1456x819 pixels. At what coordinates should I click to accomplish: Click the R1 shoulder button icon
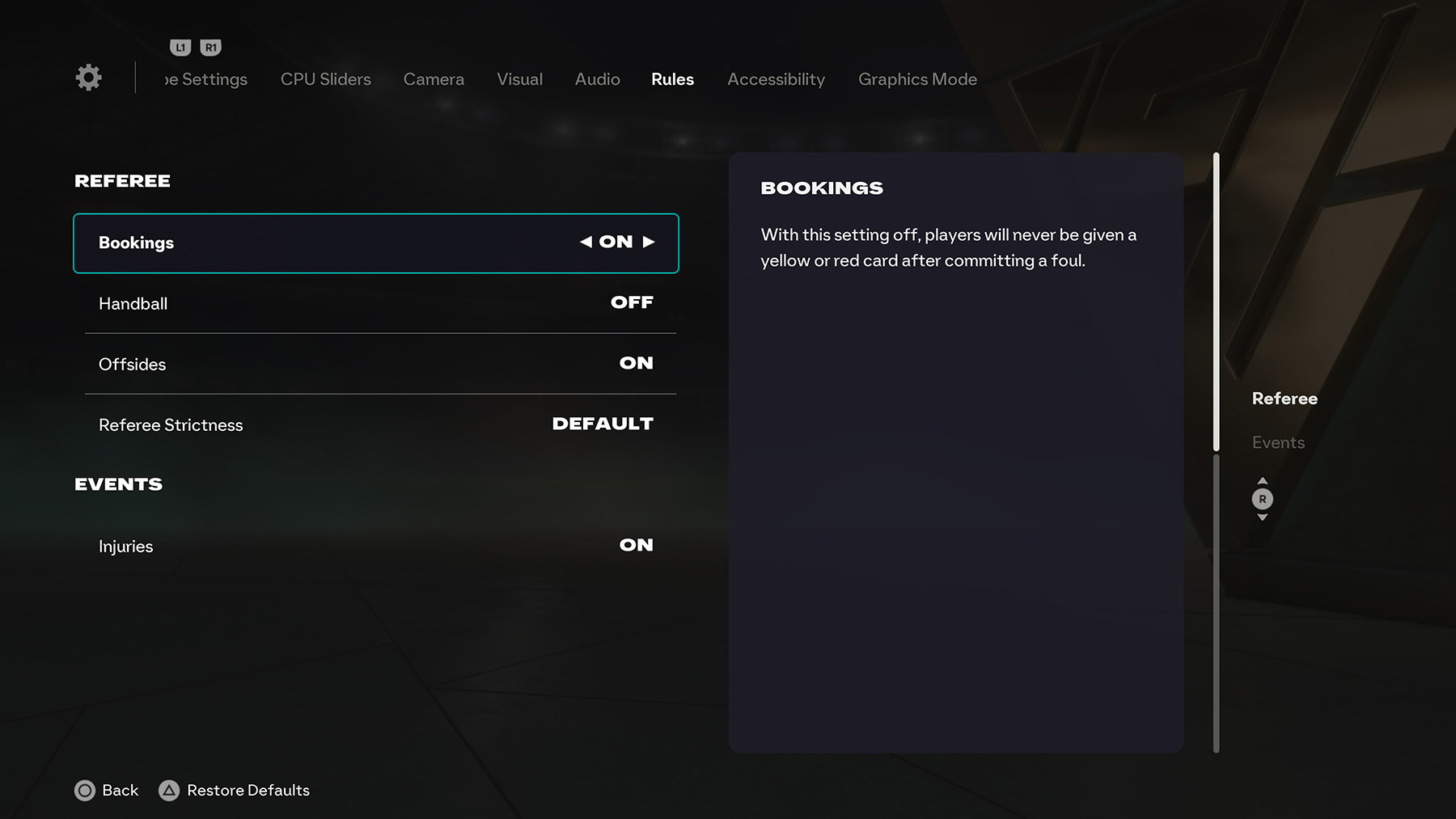pyautogui.click(x=210, y=47)
